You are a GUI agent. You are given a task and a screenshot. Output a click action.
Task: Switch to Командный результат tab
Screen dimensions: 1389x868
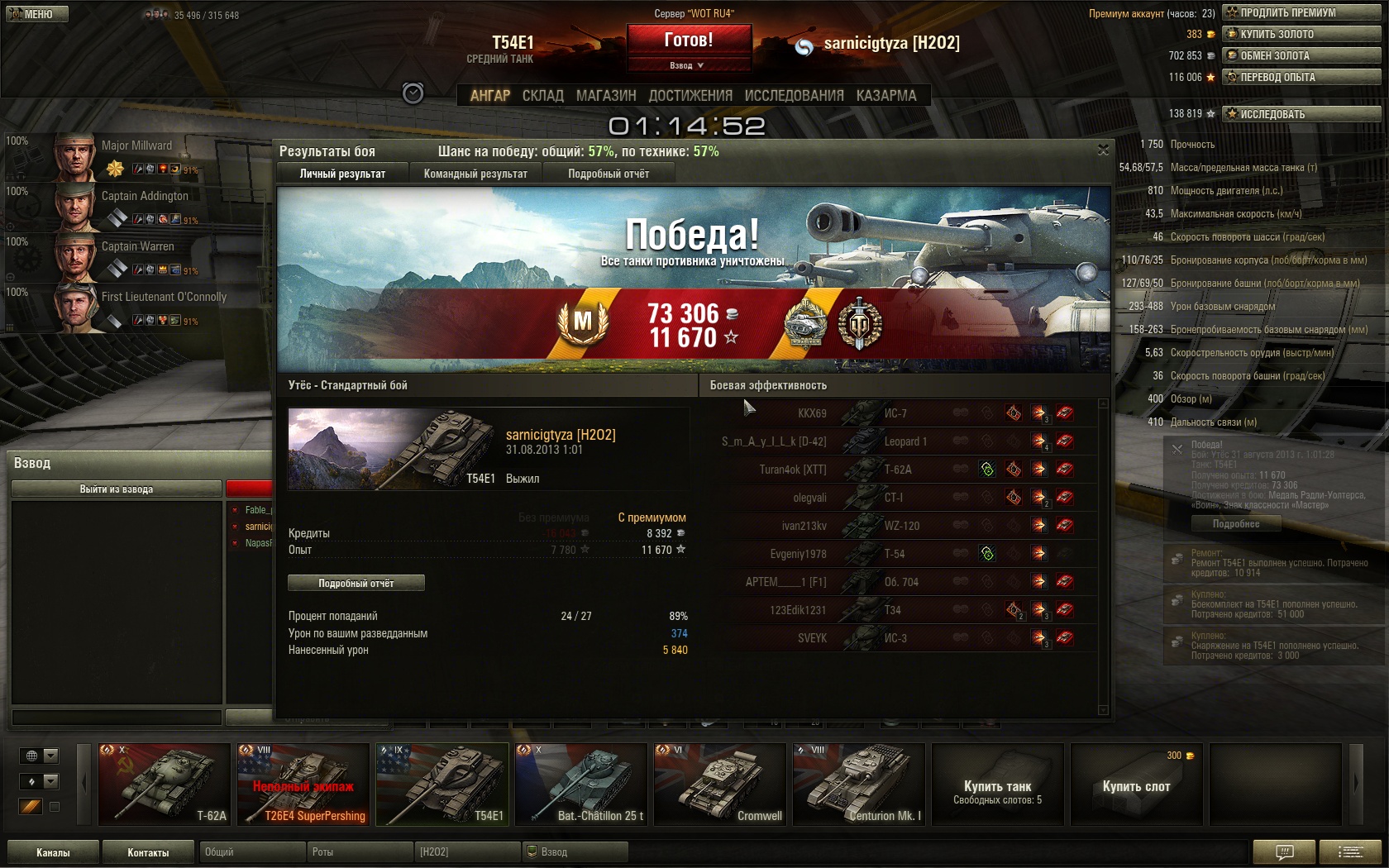(475, 174)
